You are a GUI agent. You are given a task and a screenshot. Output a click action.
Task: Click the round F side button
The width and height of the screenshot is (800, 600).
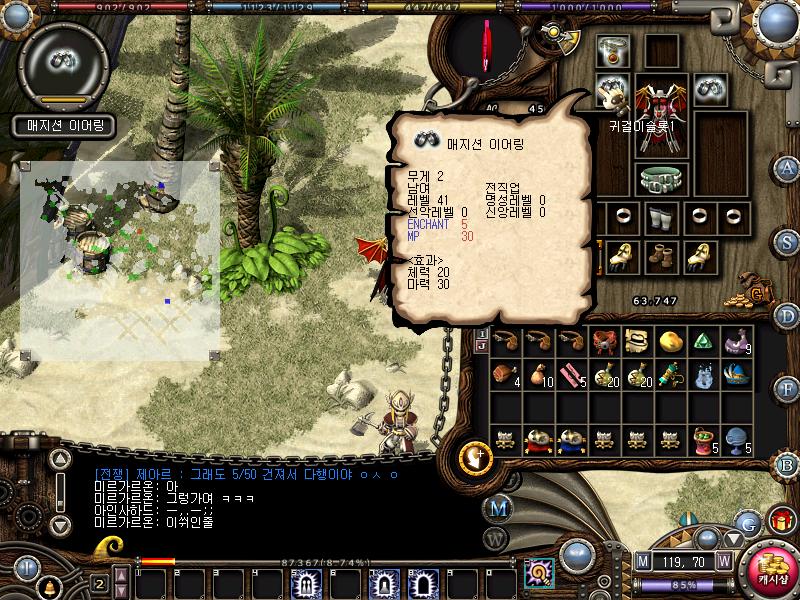[787, 389]
